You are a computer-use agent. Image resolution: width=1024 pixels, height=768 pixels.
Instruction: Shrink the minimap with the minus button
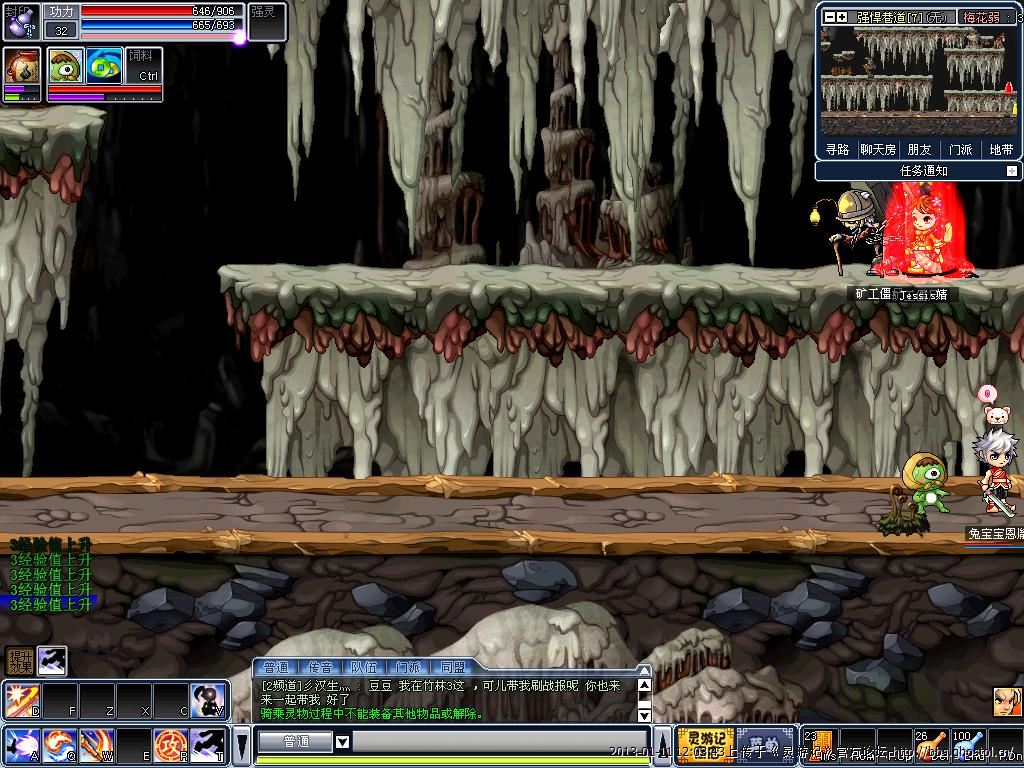829,16
